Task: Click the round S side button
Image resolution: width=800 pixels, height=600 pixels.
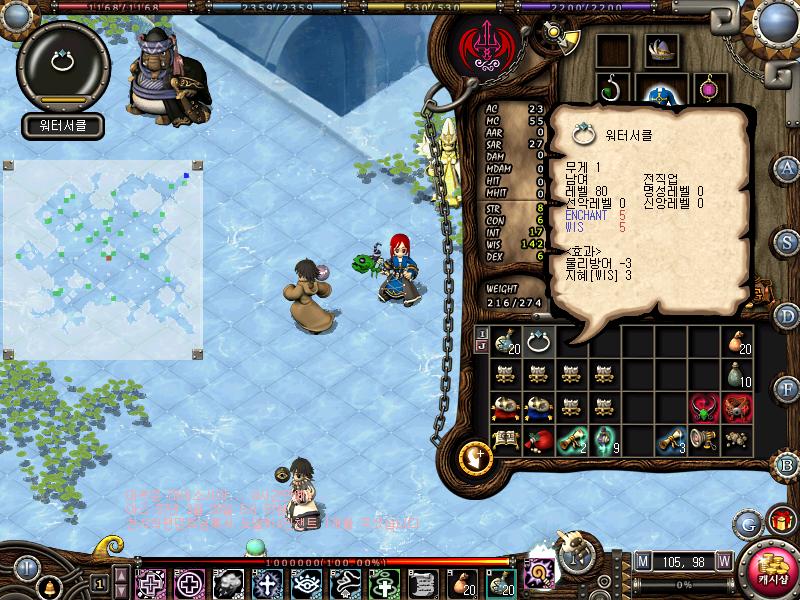Action: pos(787,242)
